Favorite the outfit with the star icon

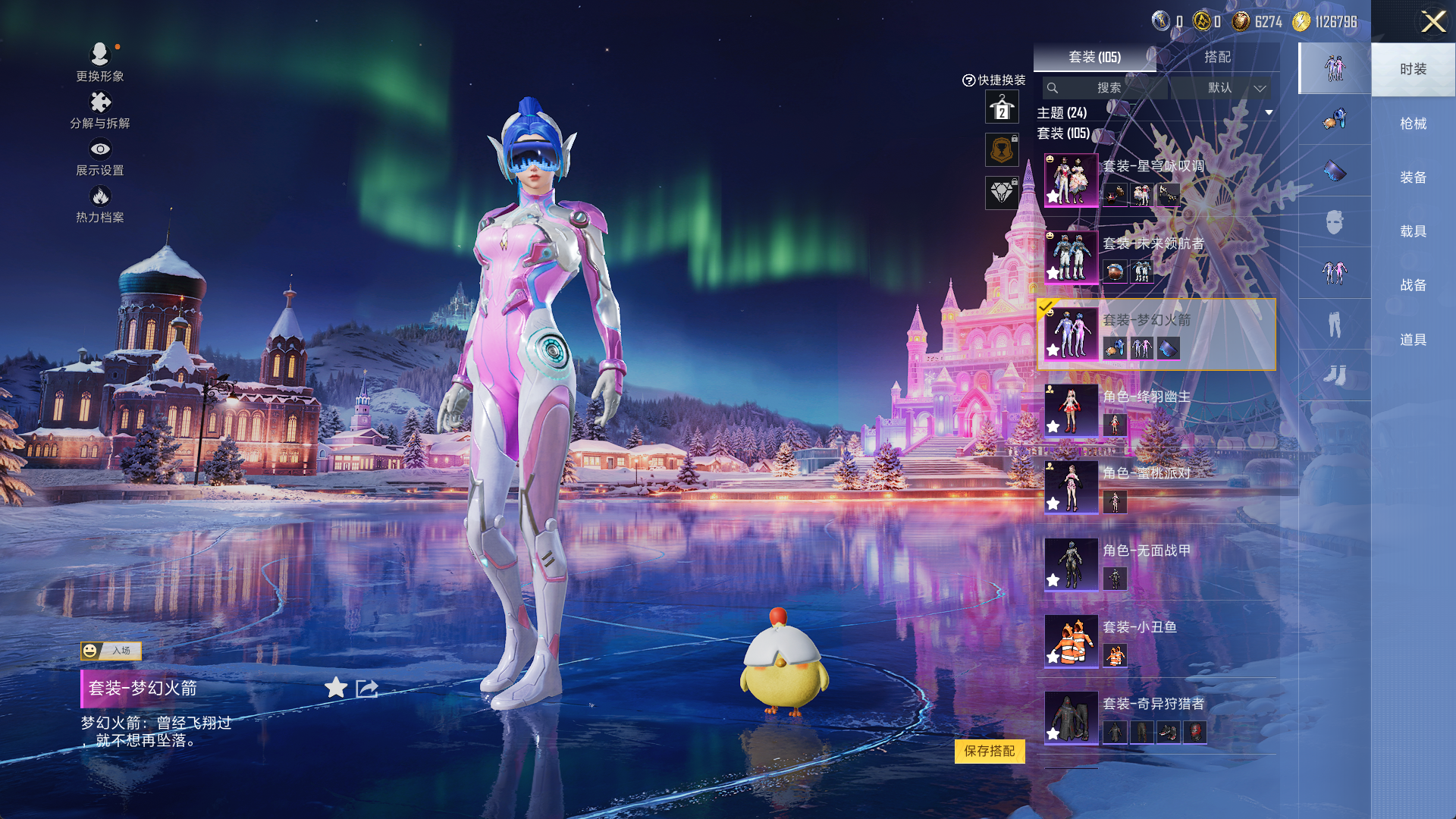[x=336, y=688]
